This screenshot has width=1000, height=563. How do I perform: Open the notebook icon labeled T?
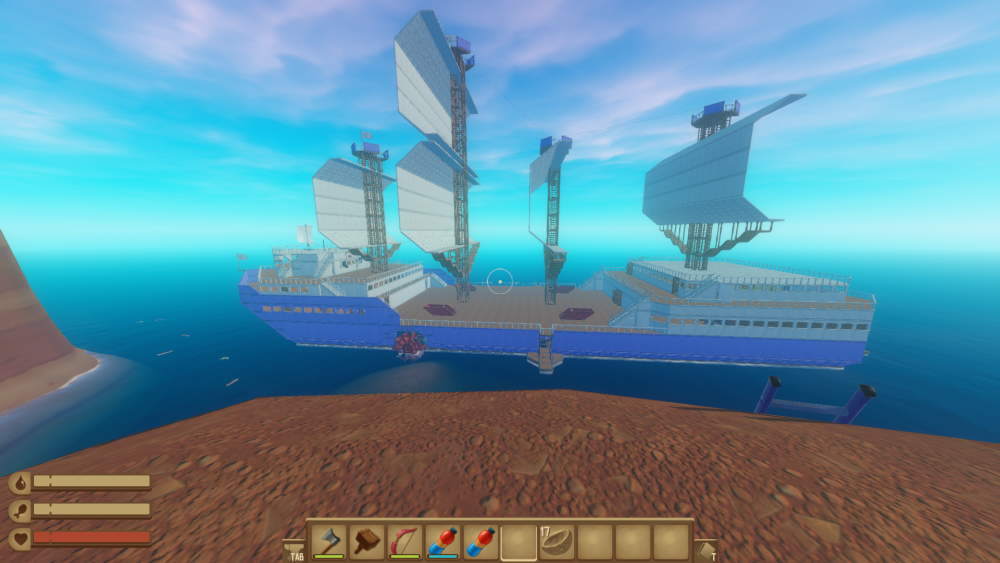[x=706, y=549]
